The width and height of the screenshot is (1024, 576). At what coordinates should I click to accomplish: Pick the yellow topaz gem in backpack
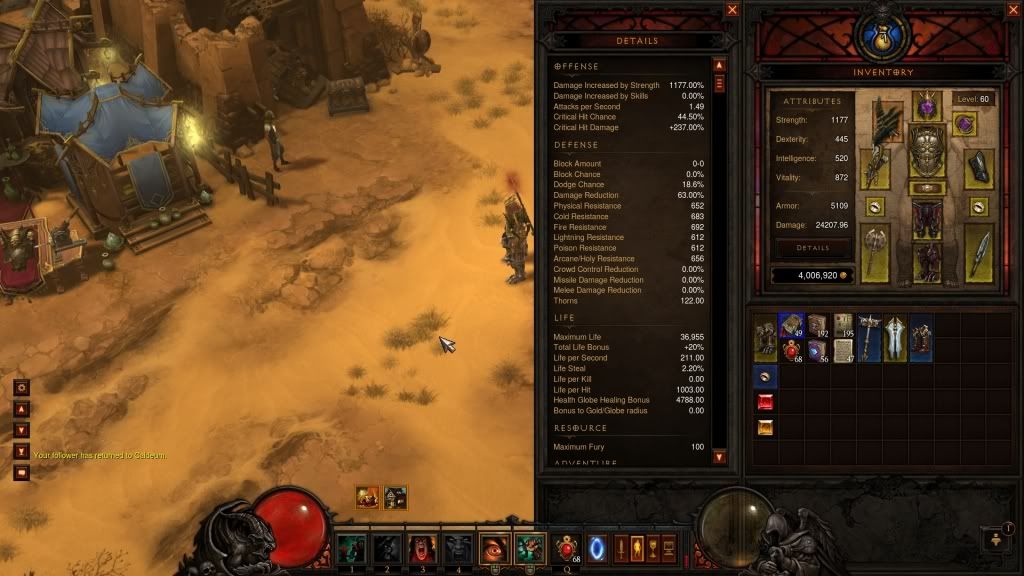click(765, 428)
